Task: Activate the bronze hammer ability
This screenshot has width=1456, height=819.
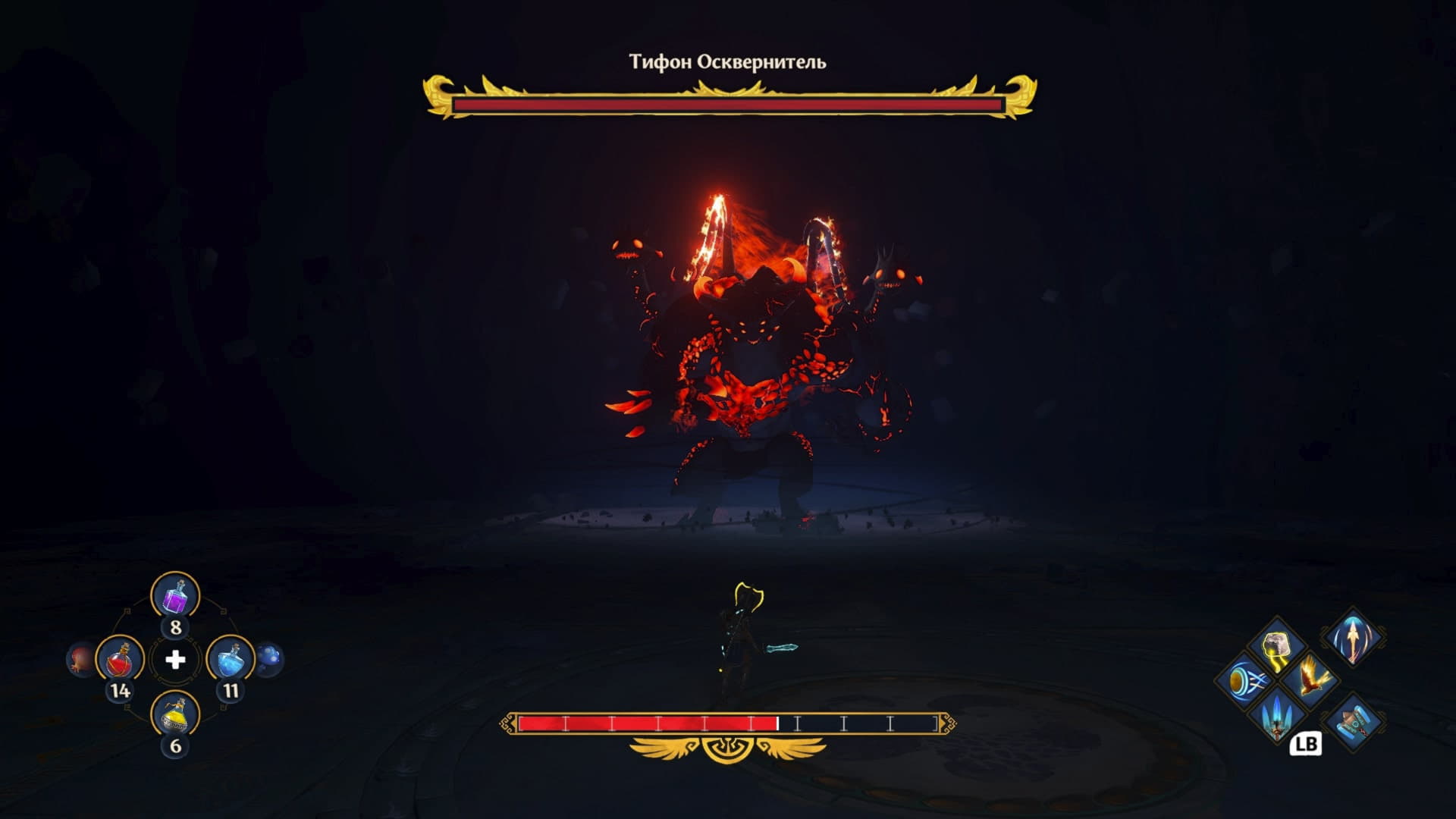Action: [x=1354, y=720]
